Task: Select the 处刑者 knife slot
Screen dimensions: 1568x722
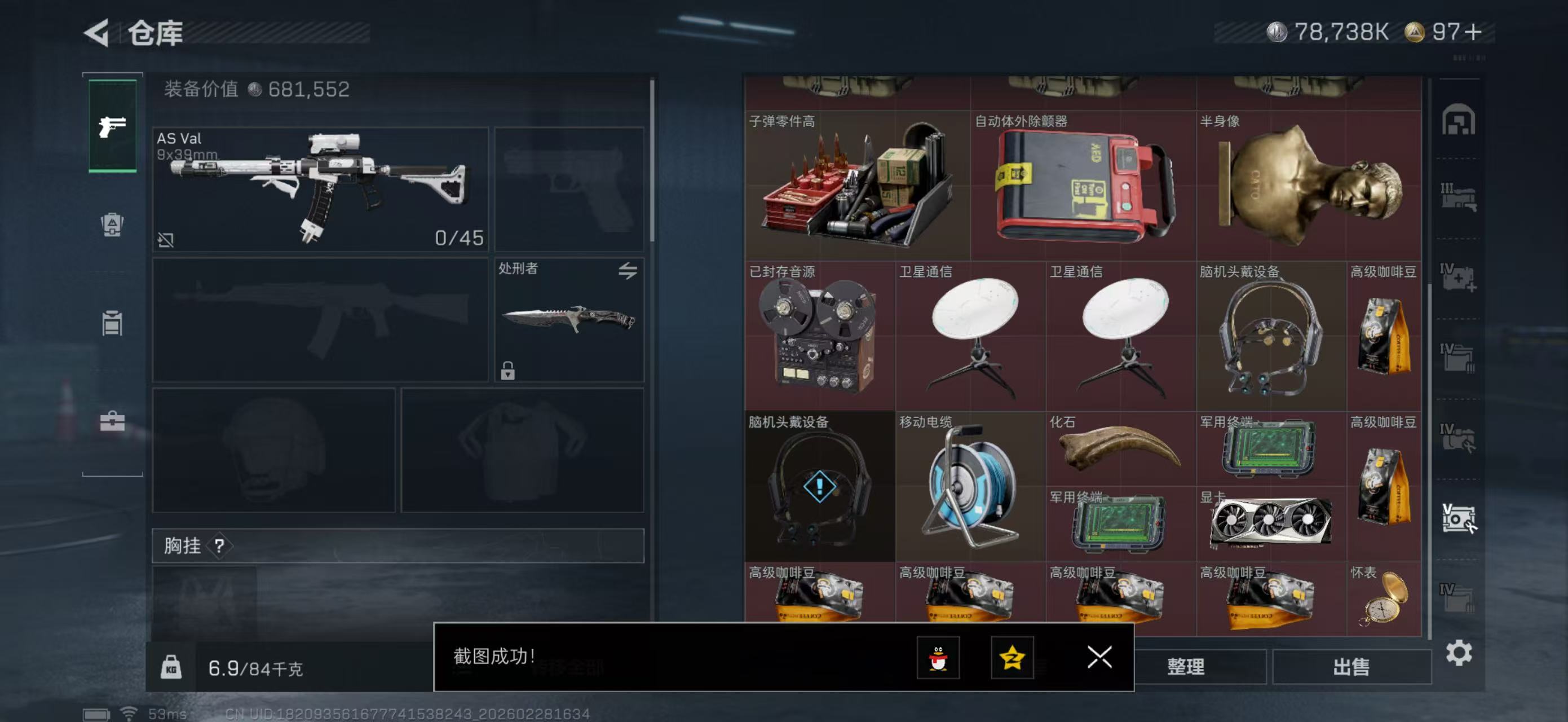Action: pyautogui.click(x=568, y=320)
